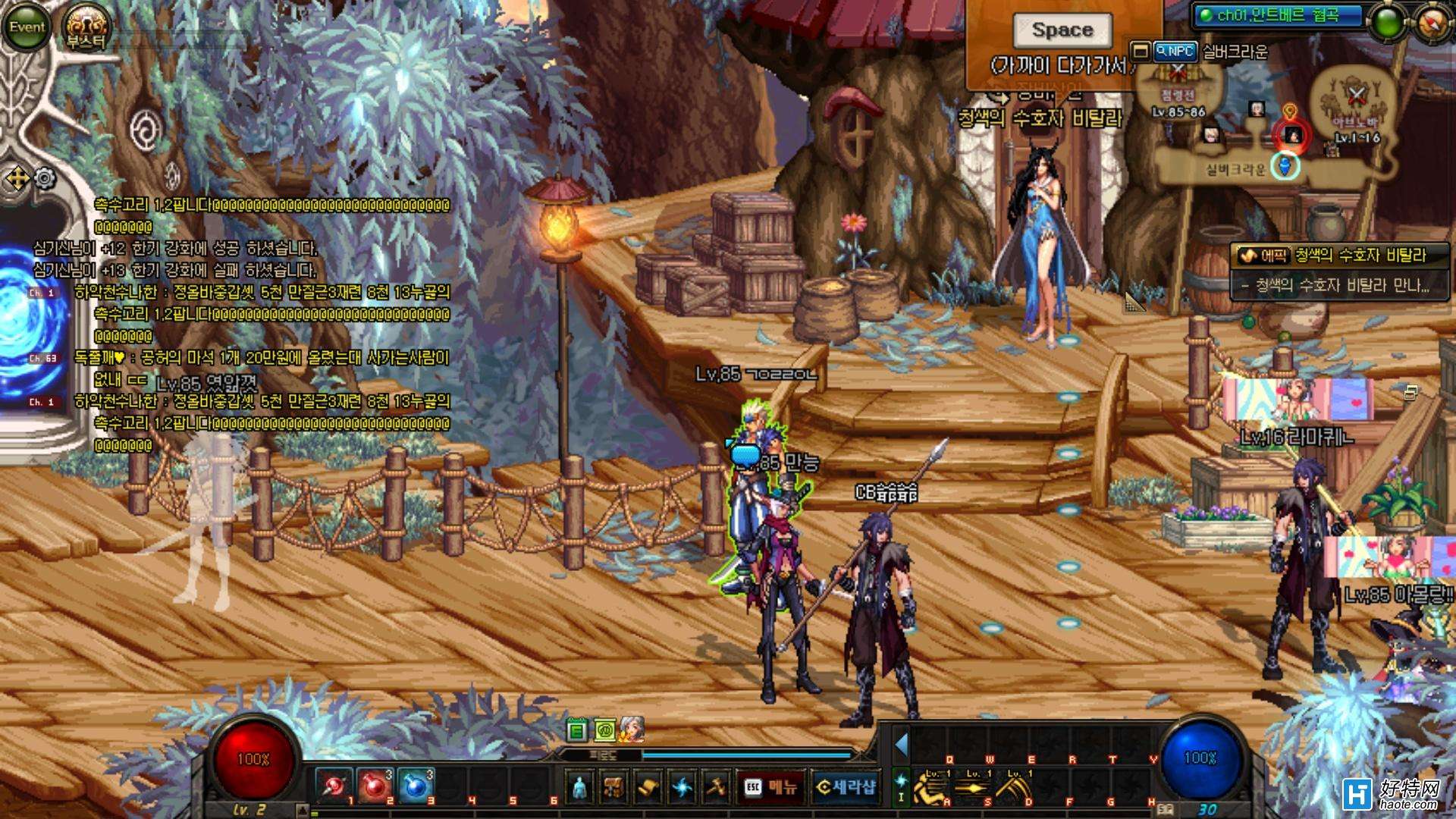Use the red orb item in slot 1
The image size is (1456, 819).
334,786
